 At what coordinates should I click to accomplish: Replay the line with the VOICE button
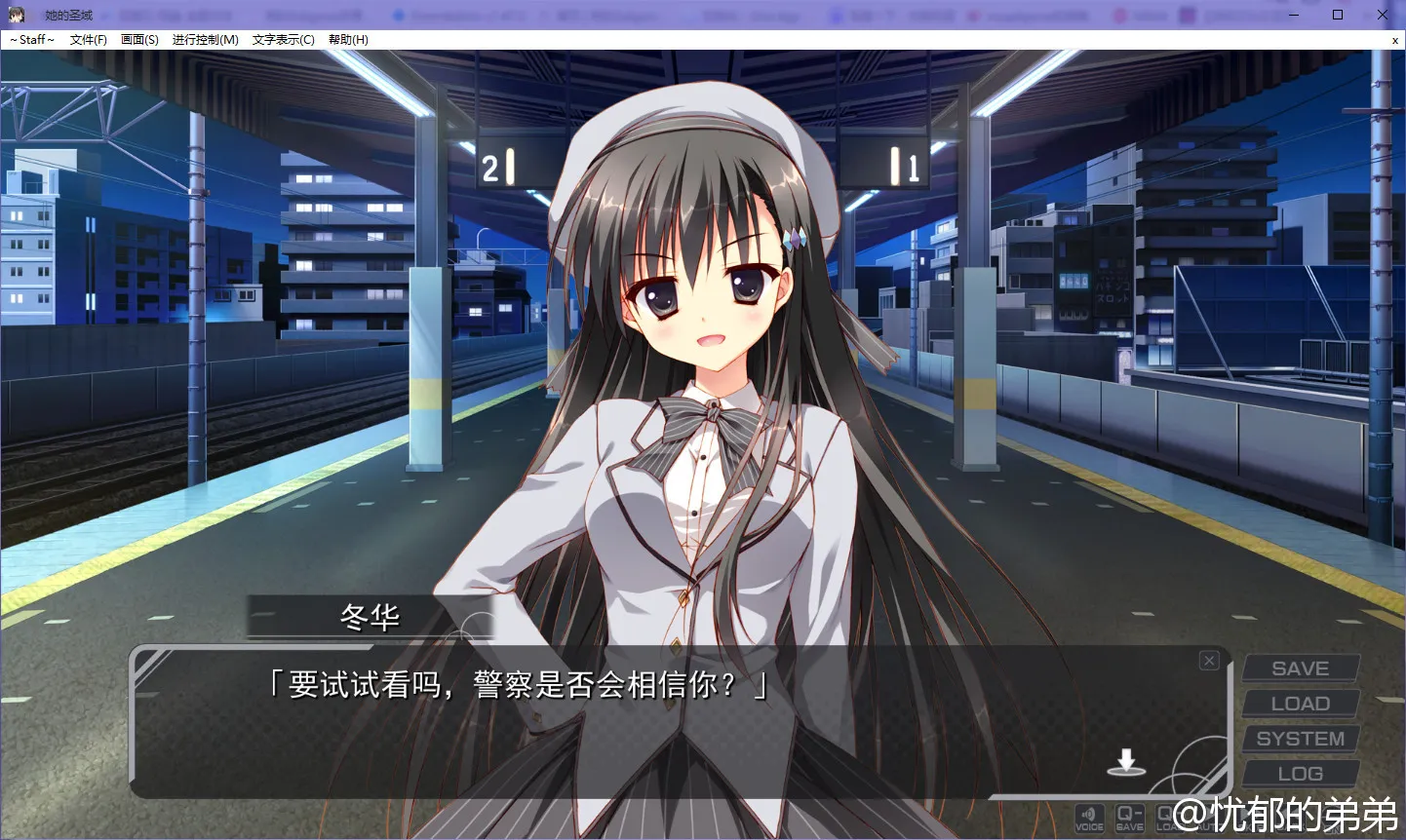coord(1089,818)
